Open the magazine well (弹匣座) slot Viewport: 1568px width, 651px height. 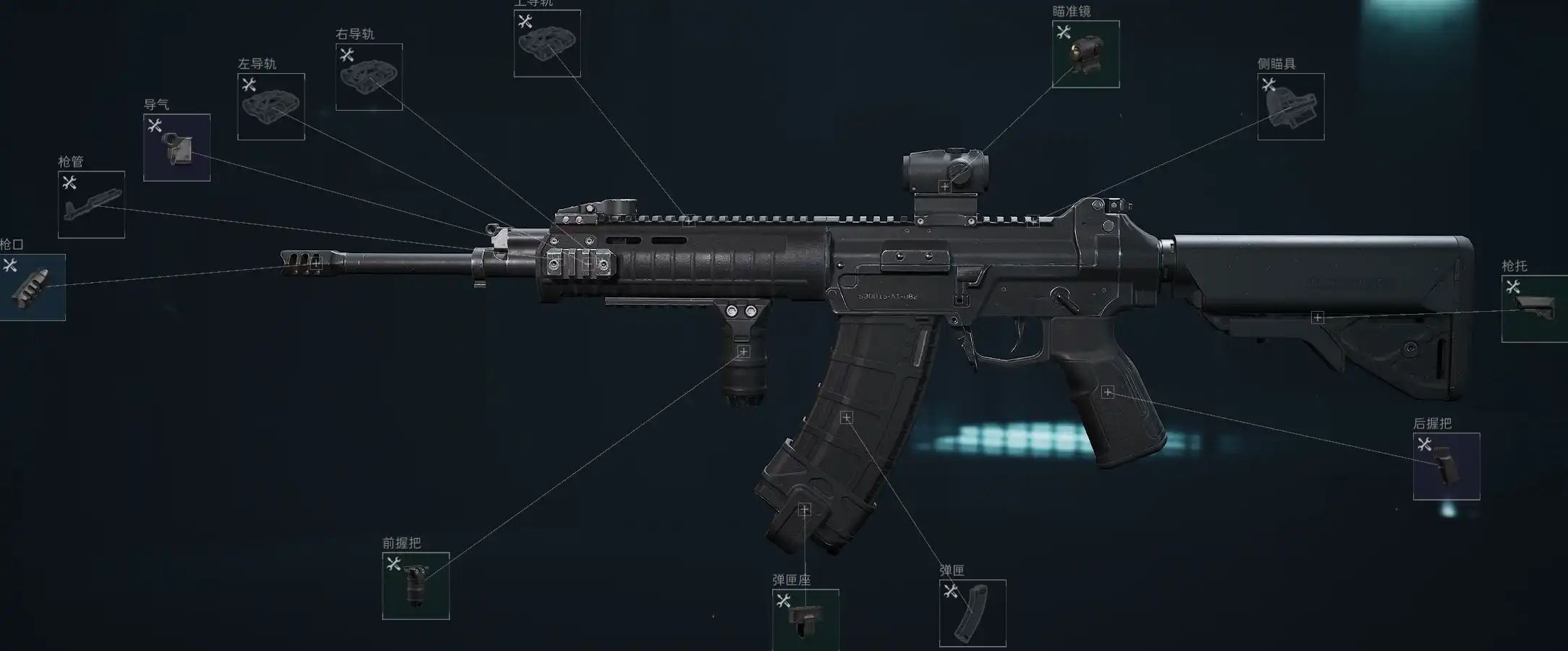805,620
